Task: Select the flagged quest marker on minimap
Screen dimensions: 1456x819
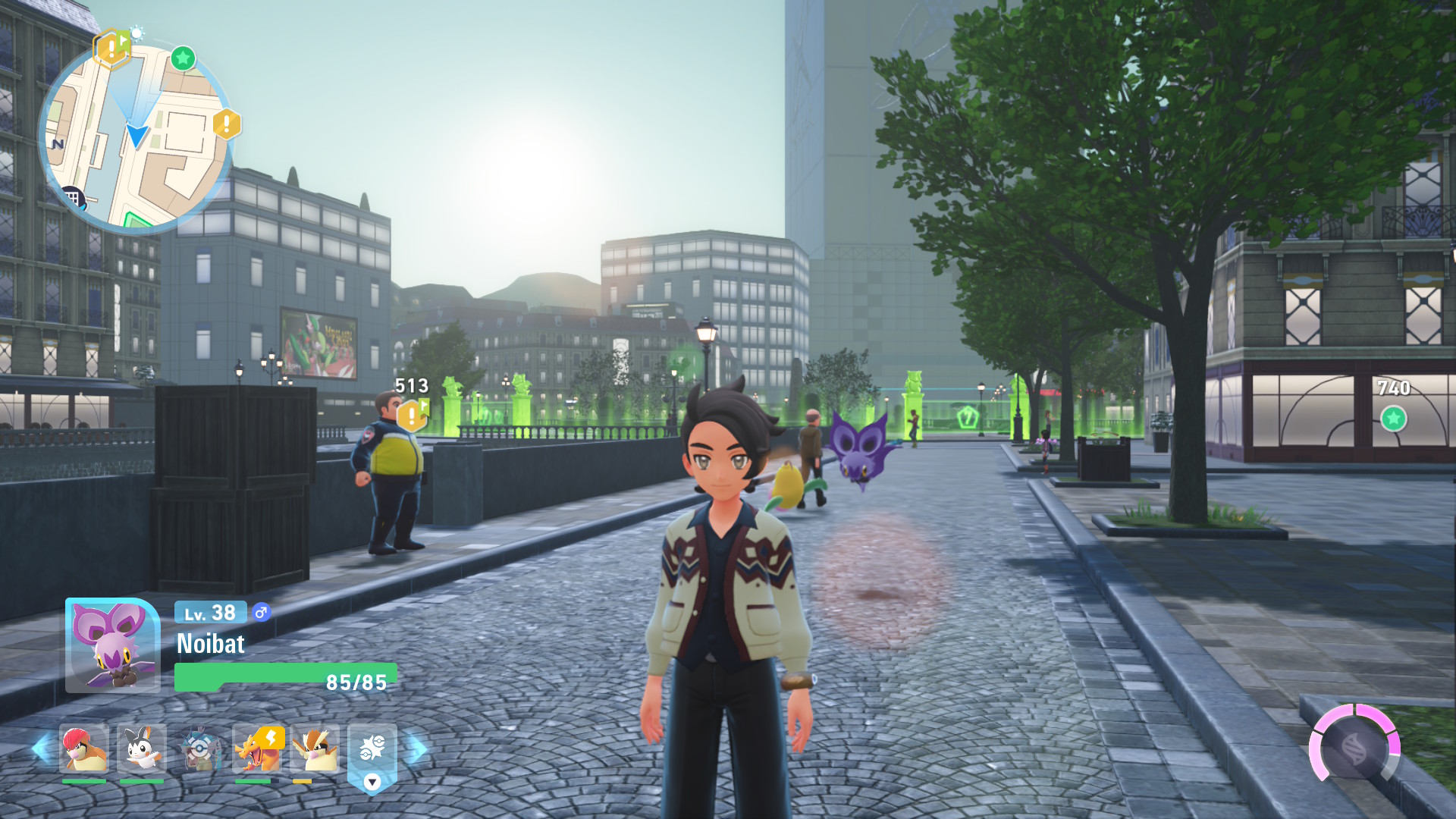Action: pos(111,49)
